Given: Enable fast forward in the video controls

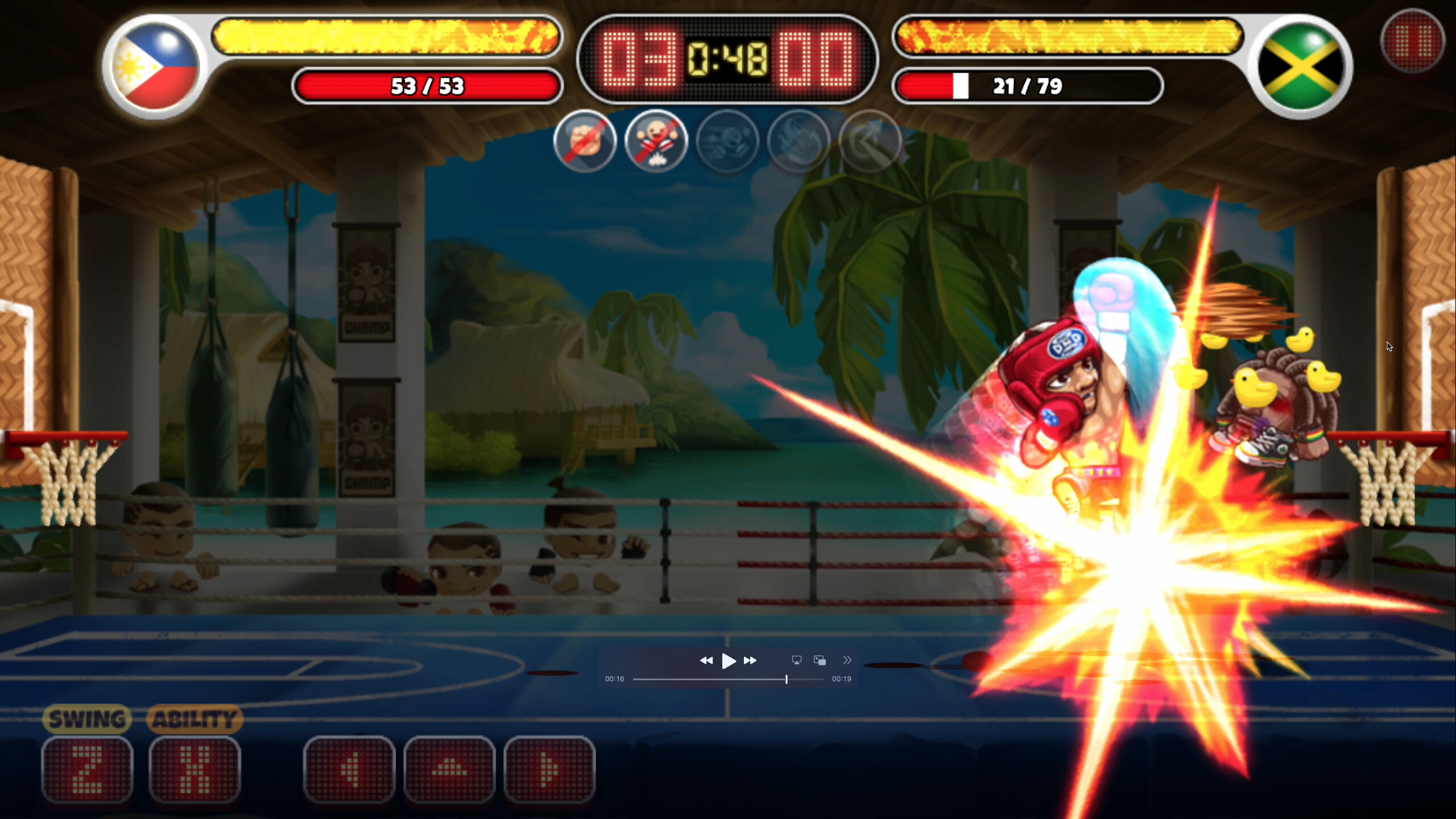Looking at the screenshot, I should tap(751, 660).
